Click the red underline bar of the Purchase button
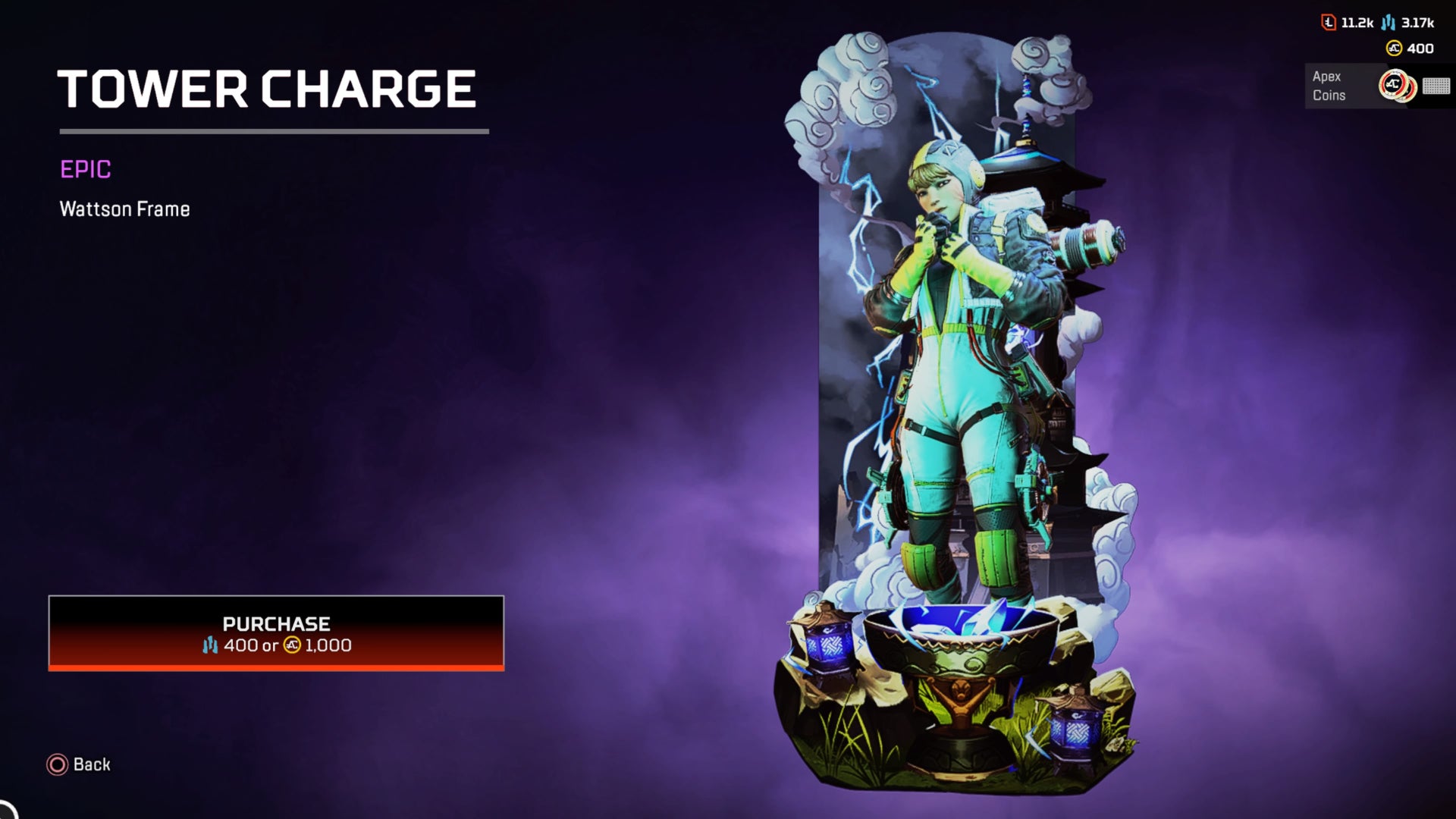The image size is (1456, 819). pos(277,668)
